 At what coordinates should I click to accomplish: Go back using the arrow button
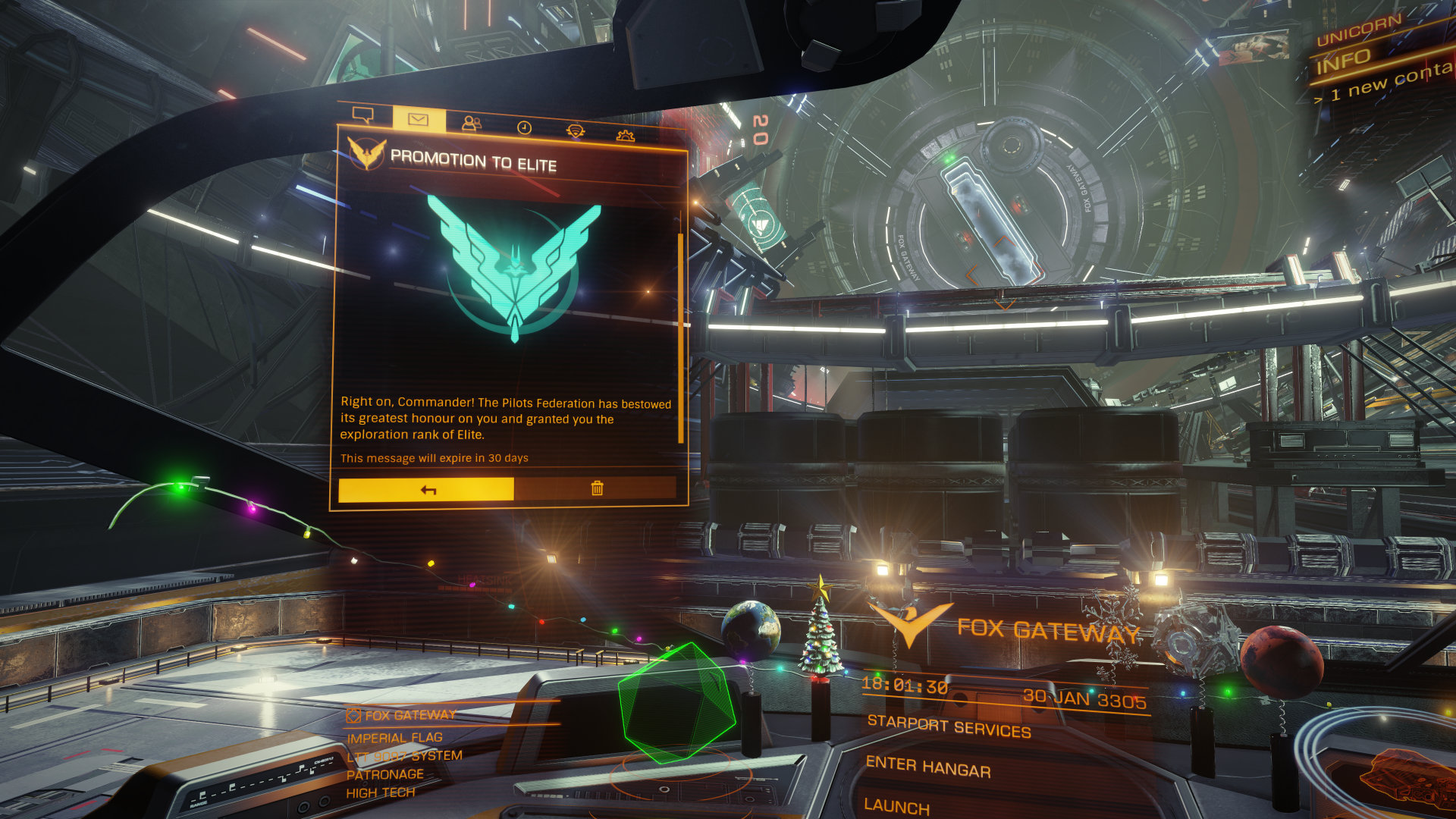click(x=427, y=490)
